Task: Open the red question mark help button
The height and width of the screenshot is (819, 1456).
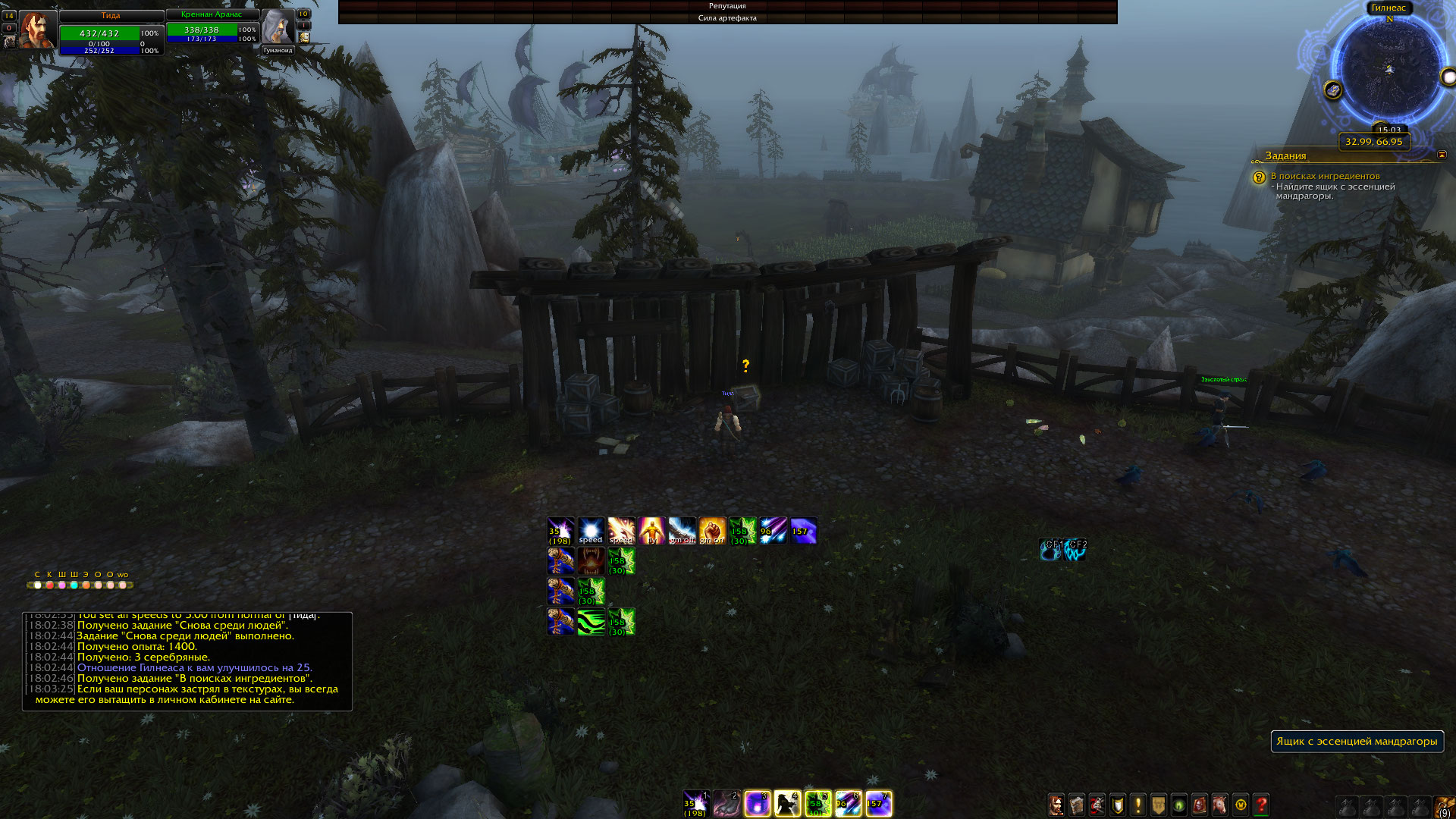Action: point(1261,805)
